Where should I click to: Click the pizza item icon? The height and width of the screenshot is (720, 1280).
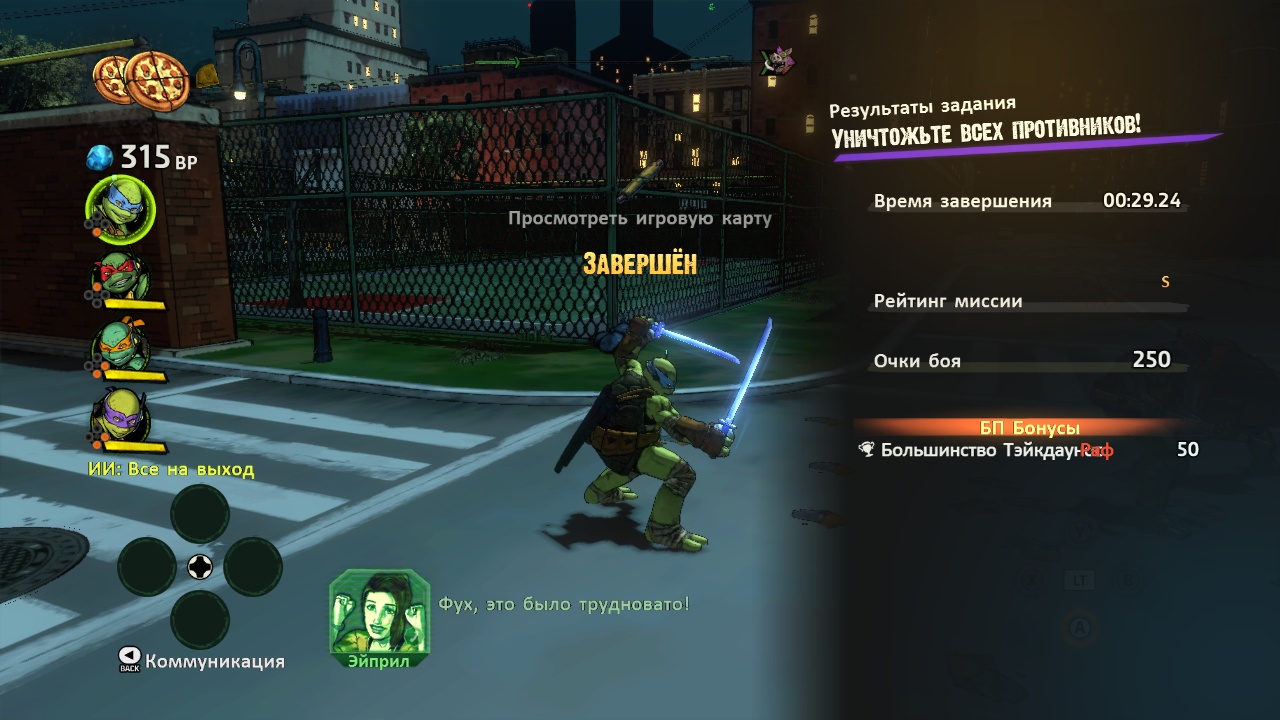coord(142,77)
